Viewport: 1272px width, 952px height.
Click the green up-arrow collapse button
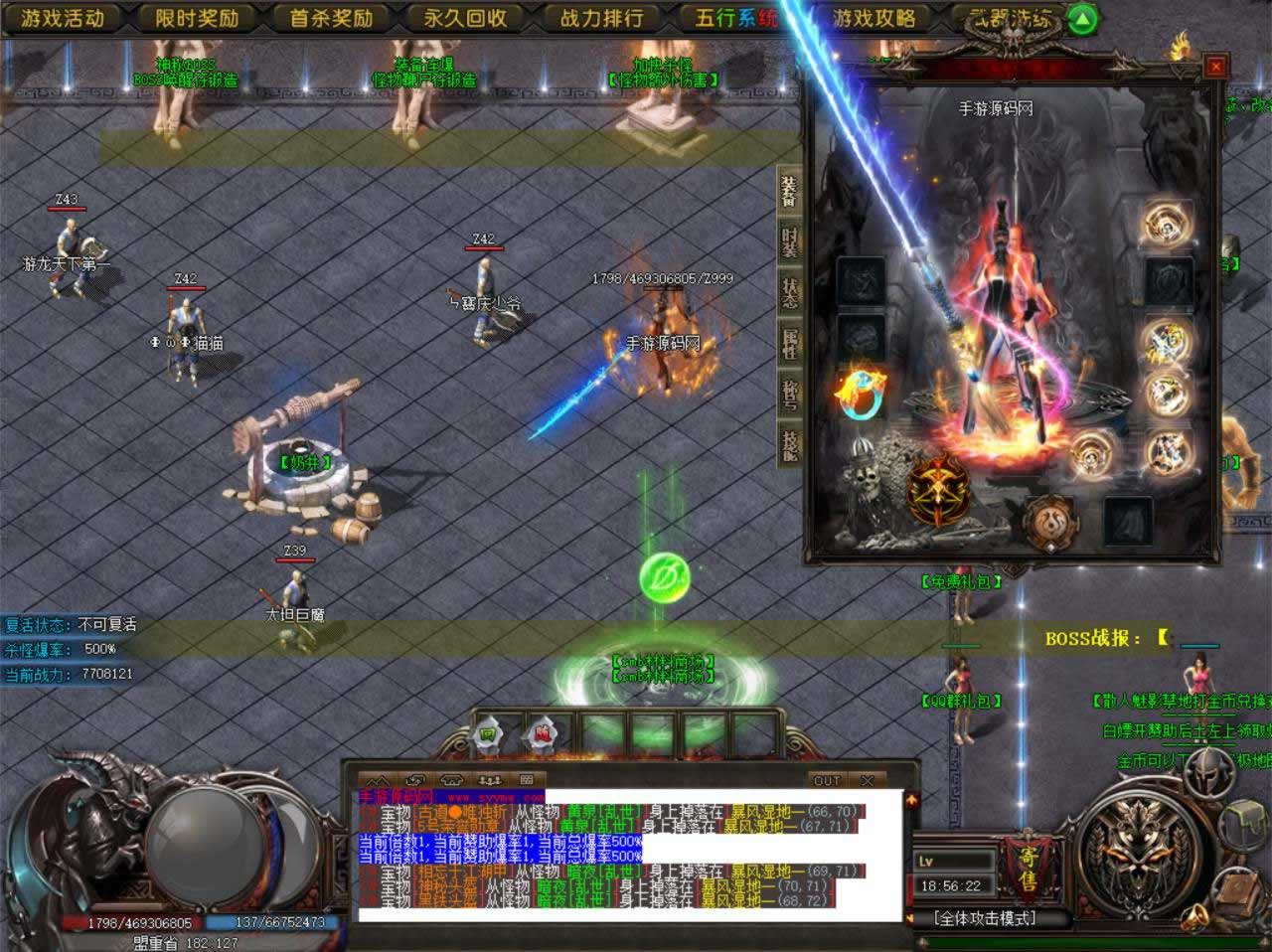click(x=1085, y=19)
